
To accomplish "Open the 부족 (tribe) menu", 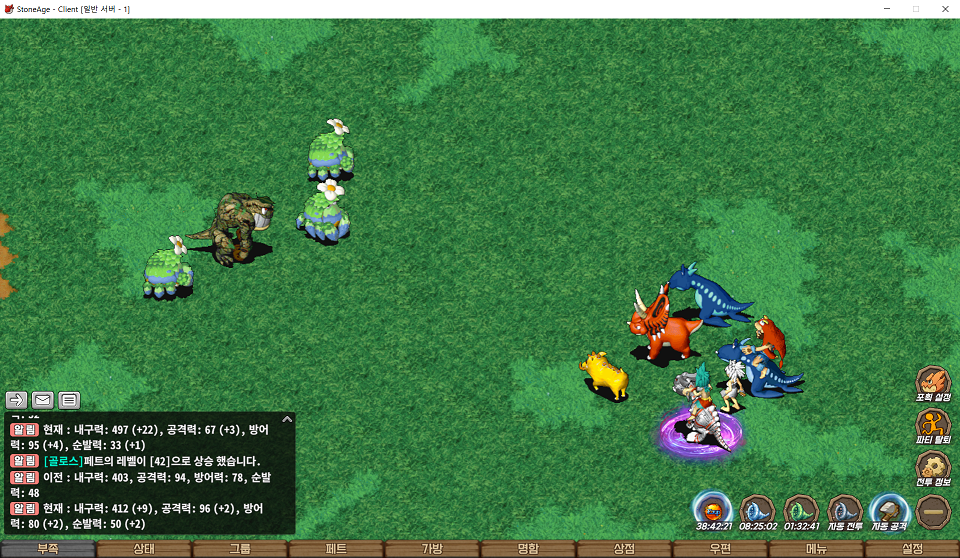I will tap(48, 549).
